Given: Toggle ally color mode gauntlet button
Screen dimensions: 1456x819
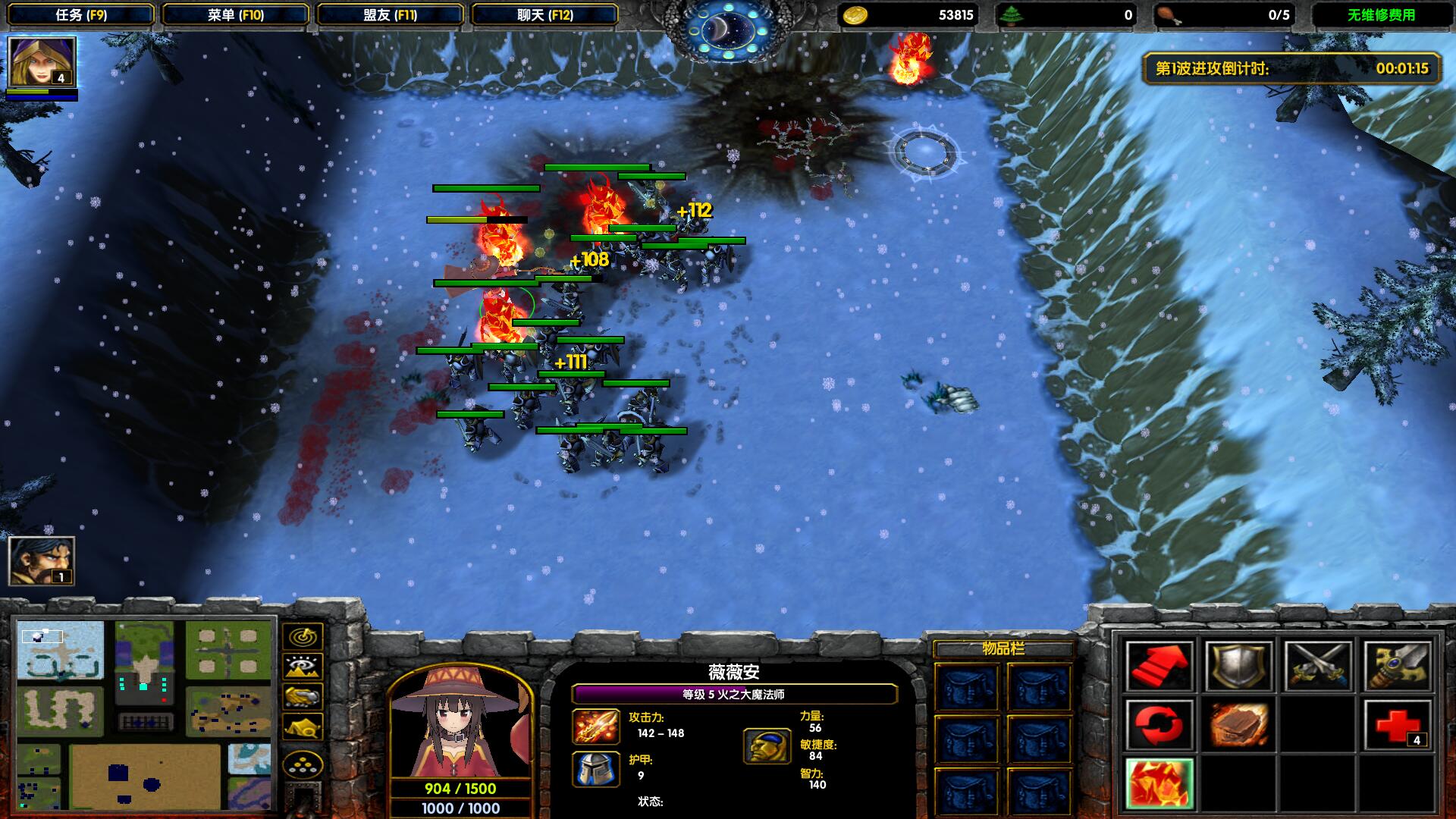Looking at the screenshot, I should pos(303,697).
